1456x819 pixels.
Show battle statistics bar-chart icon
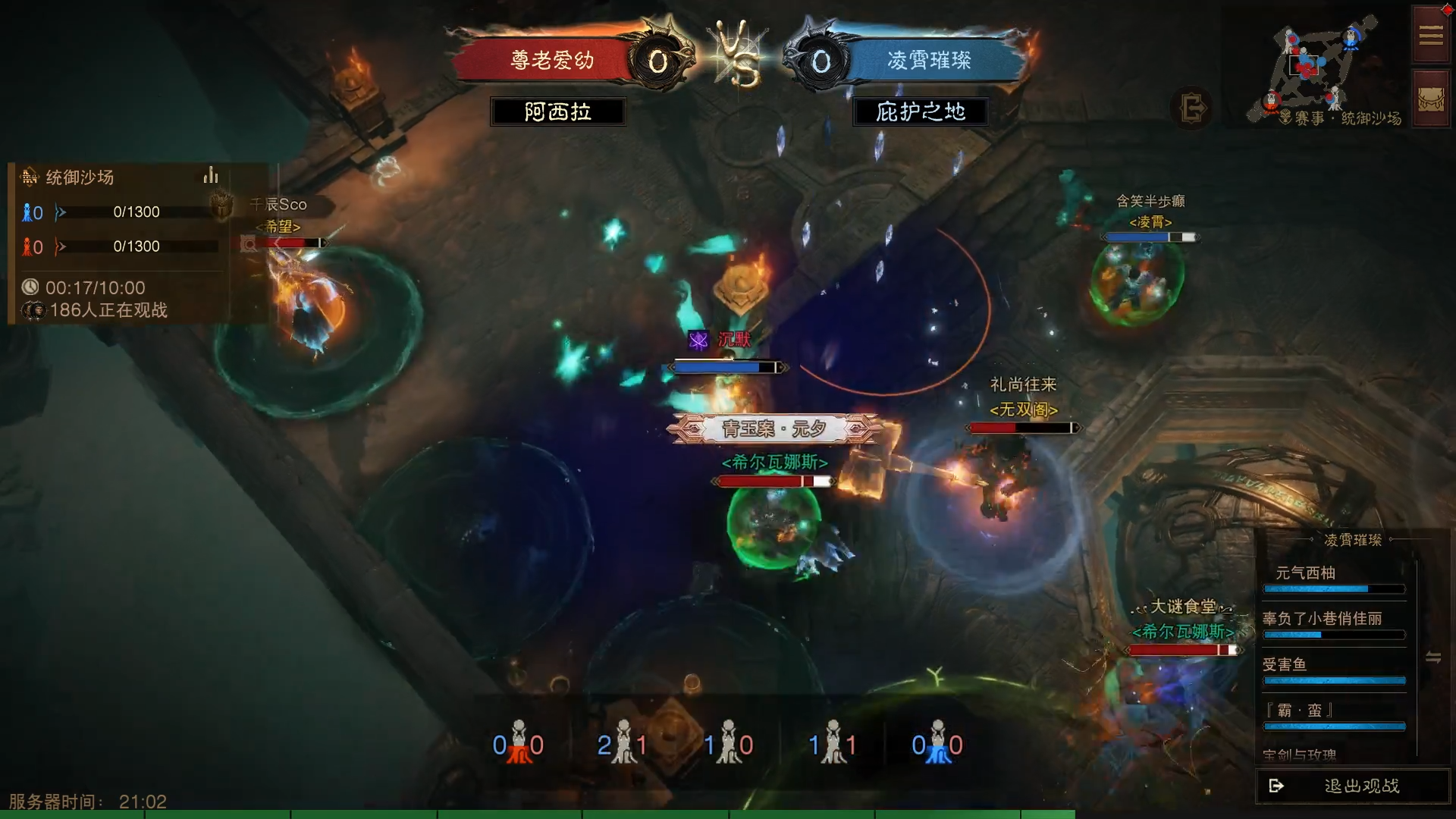[211, 177]
